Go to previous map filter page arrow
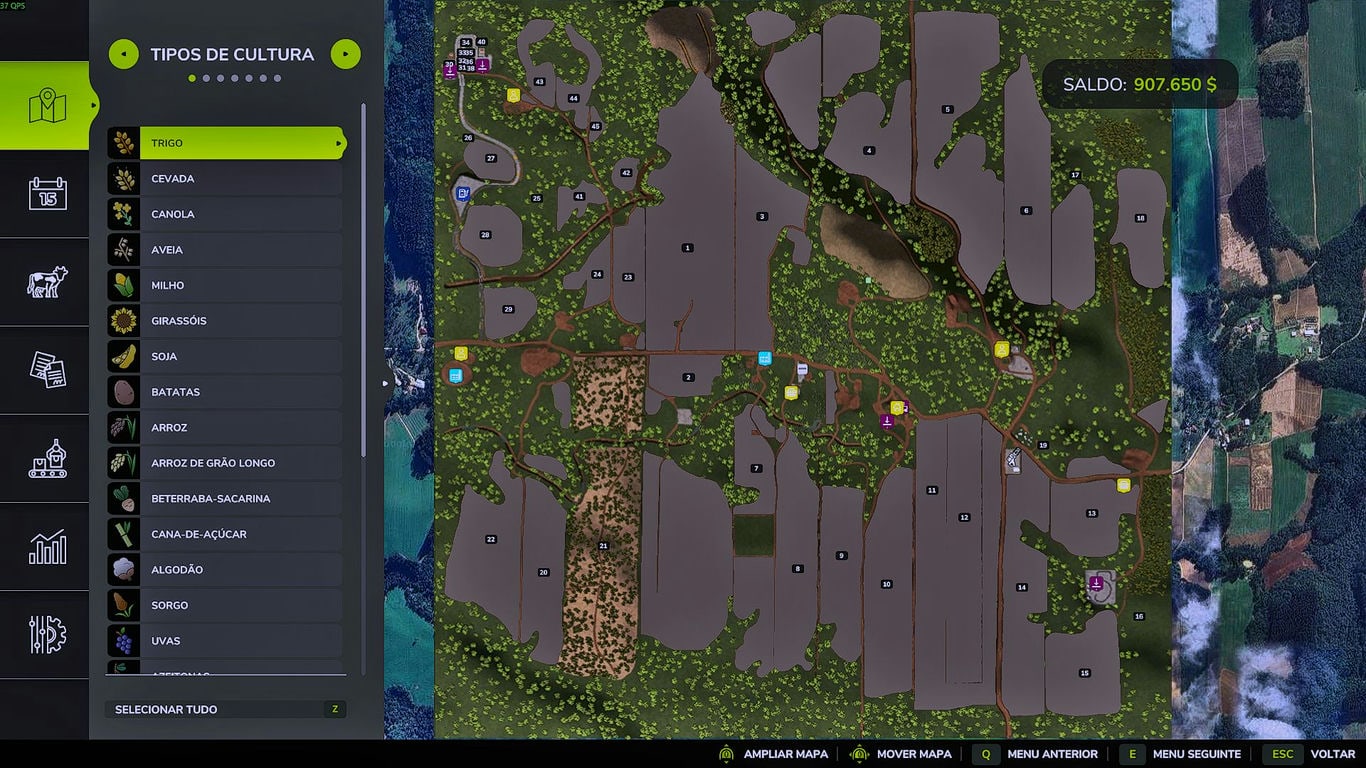The height and width of the screenshot is (768, 1366). 124,54
